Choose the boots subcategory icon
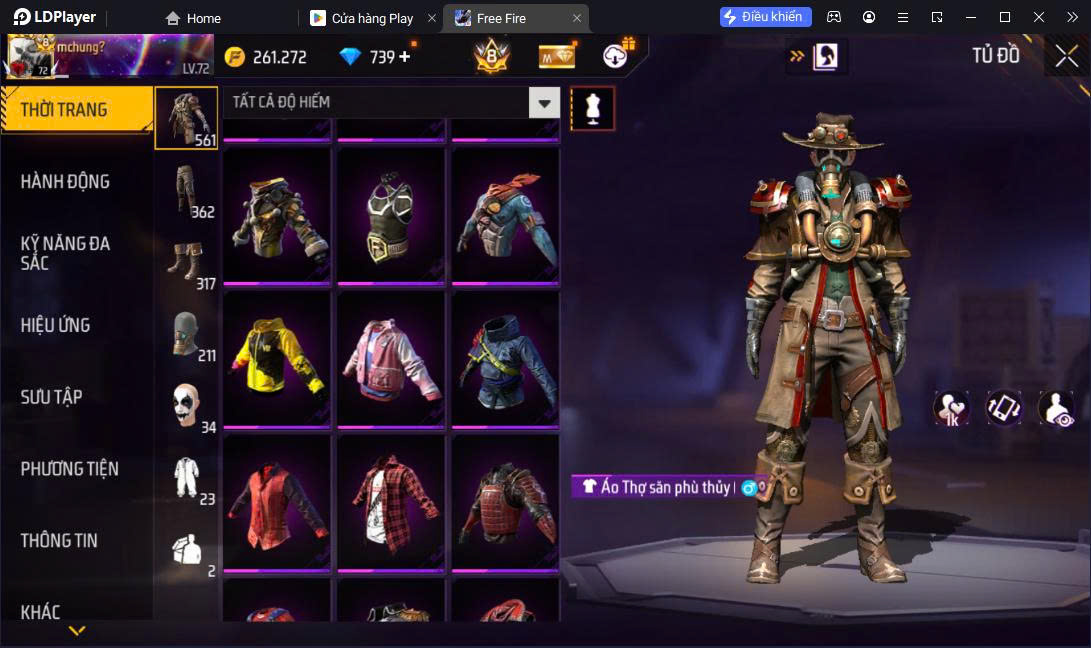The width and height of the screenshot is (1091, 648). (186, 263)
